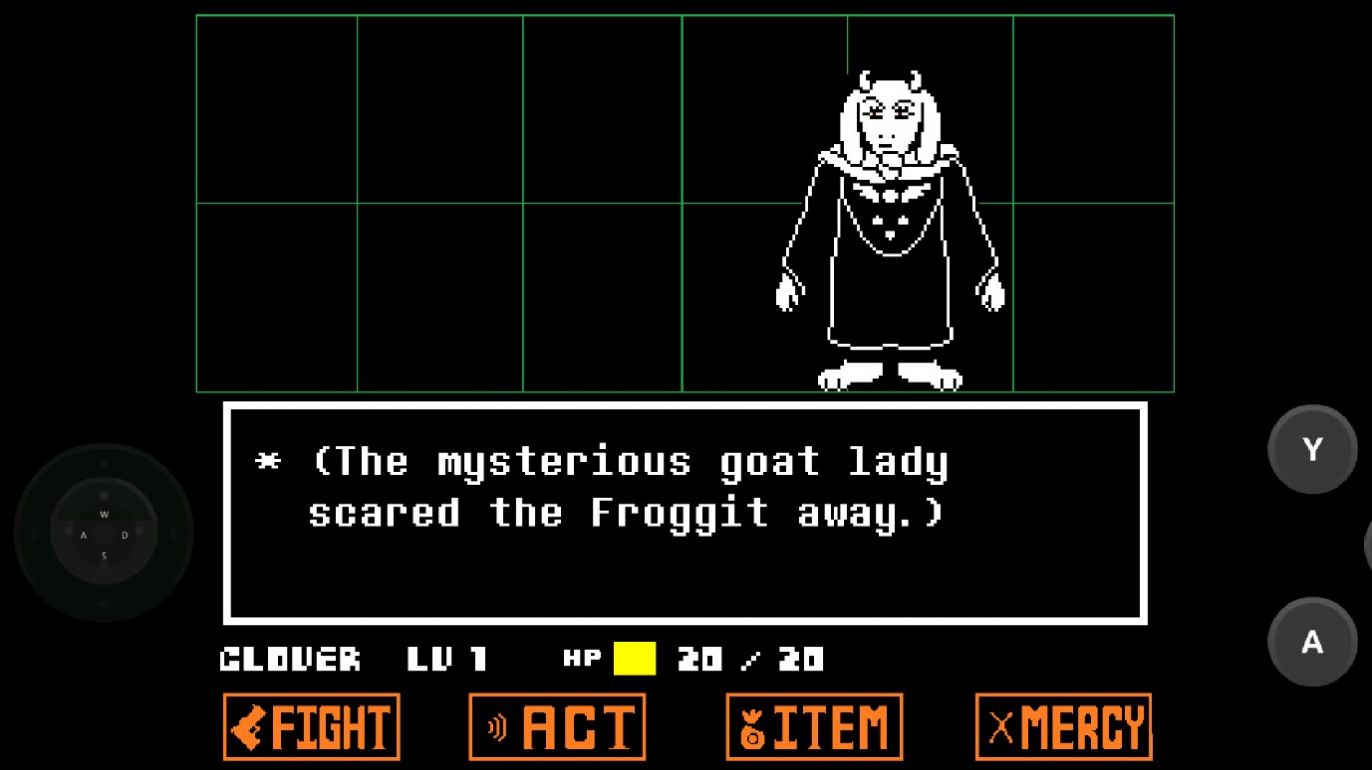Viewport: 1372px width, 770px height.
Task: Open the FIGHT menu
Action: [x=311, y=725]
